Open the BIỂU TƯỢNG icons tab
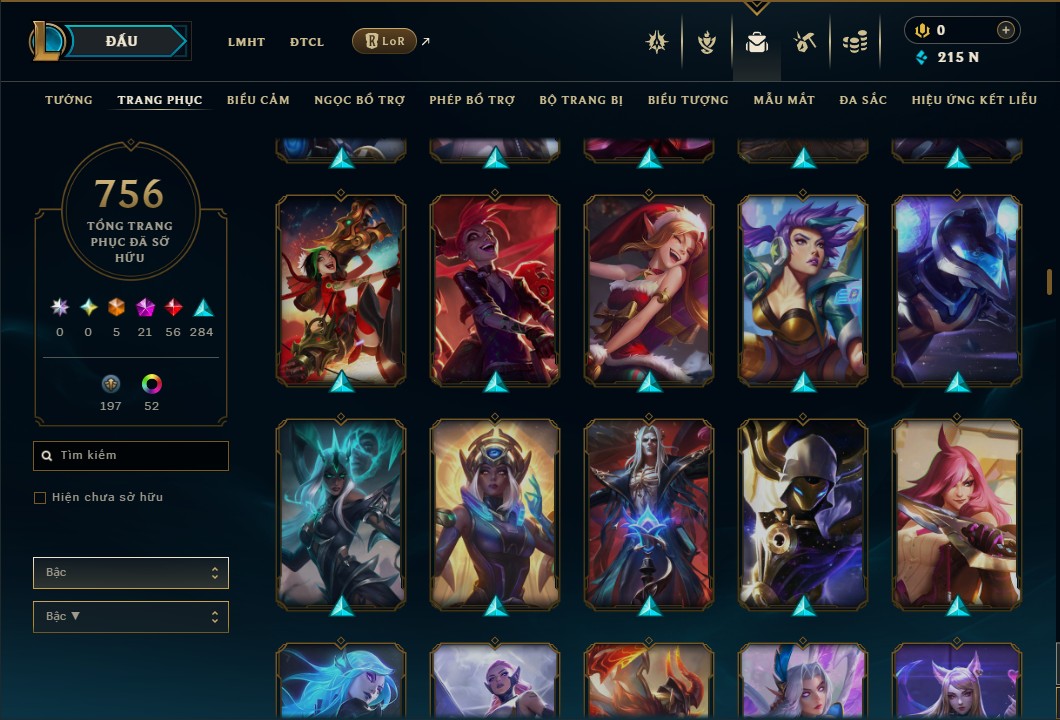Screen dimensions: 1060x720 (688, 100)
